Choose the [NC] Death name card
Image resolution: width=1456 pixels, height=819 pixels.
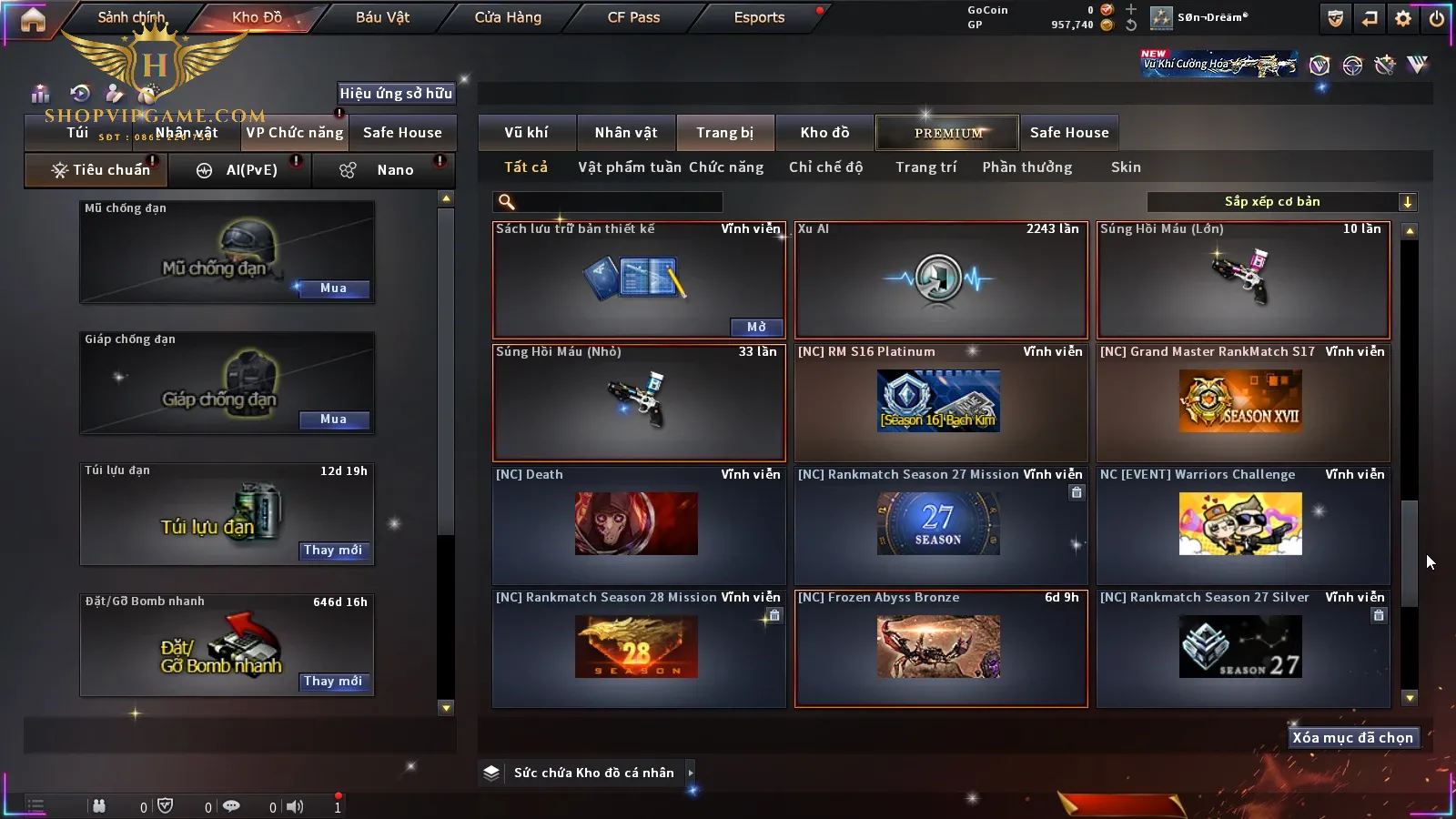tap(638, 525)
